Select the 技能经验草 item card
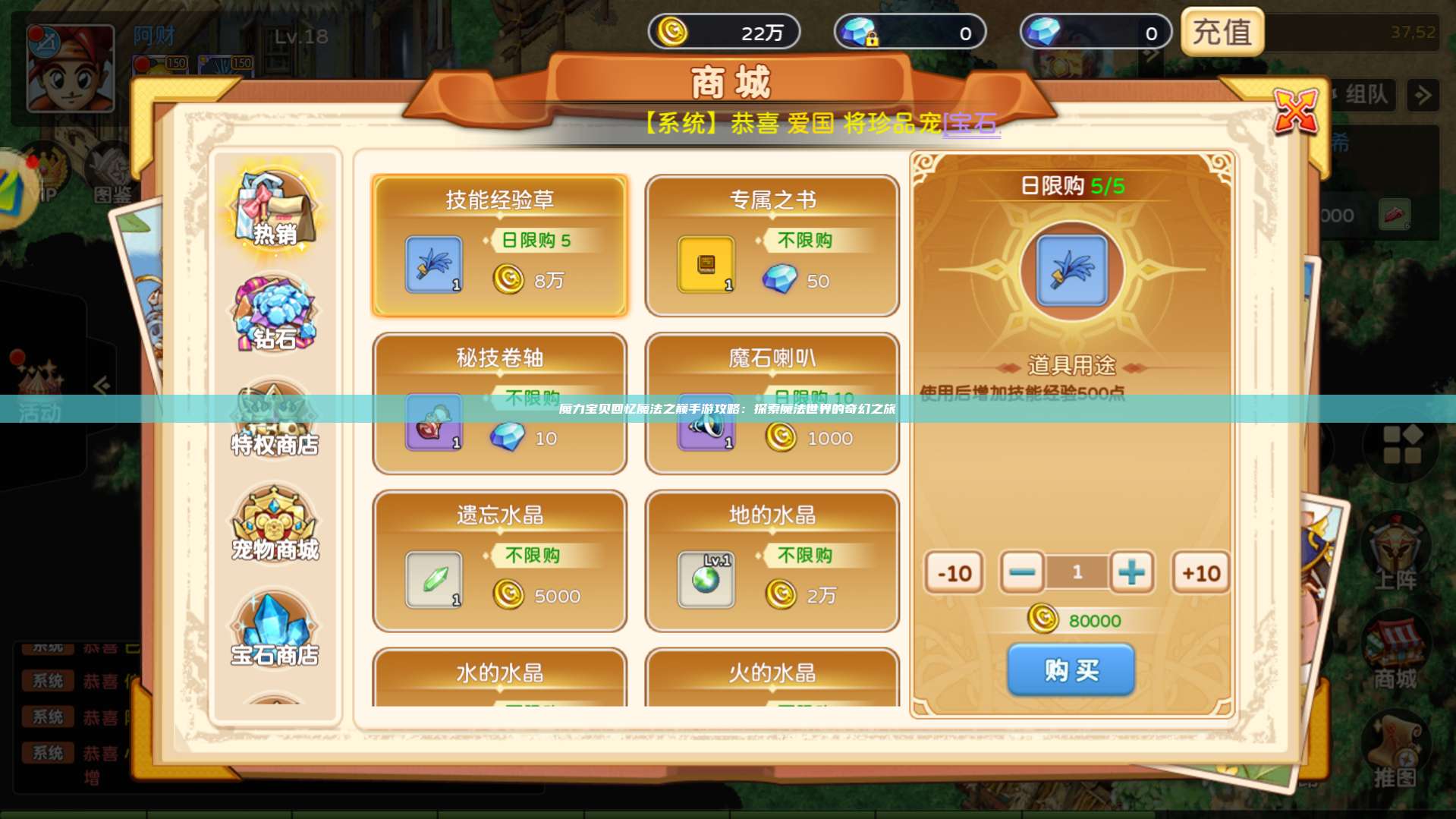The image size is (1456, 819). pos(499,245)
